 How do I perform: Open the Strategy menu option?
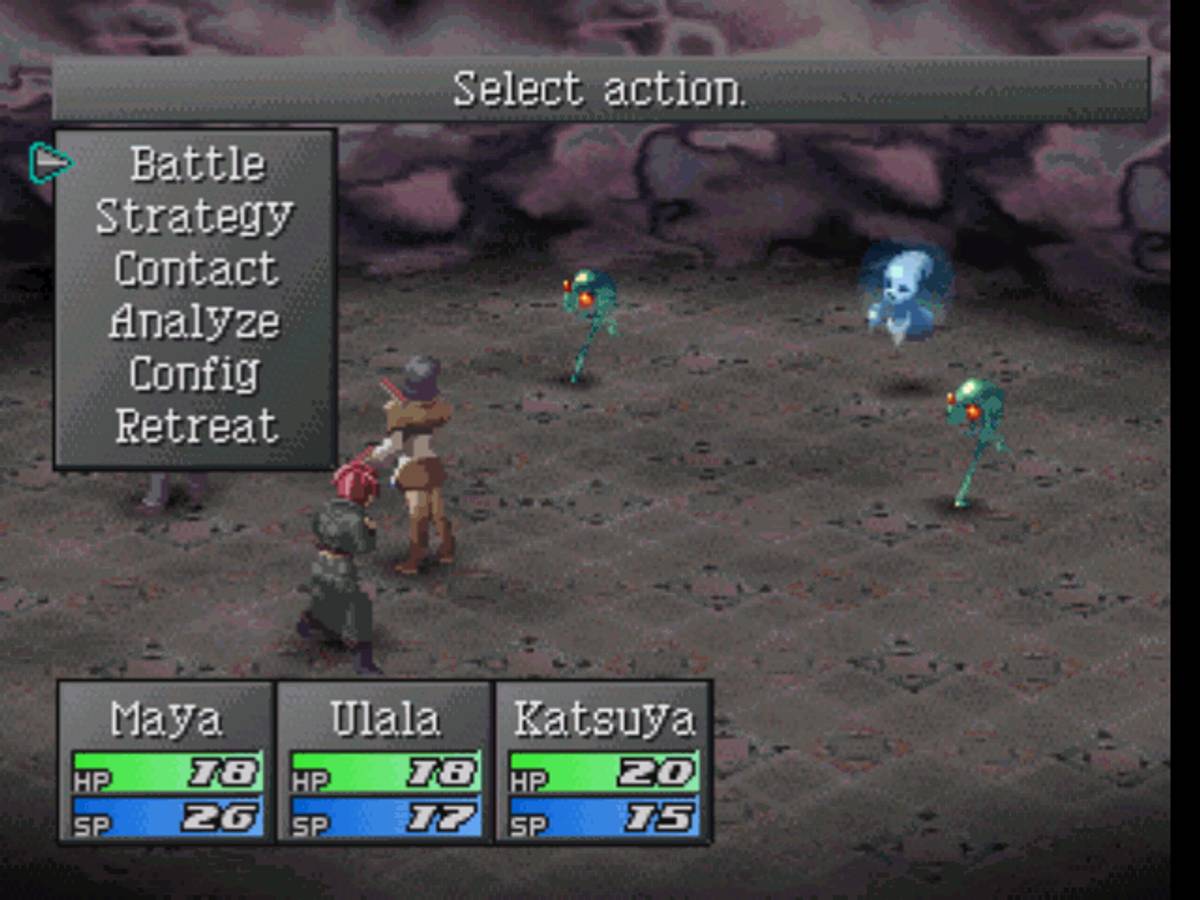[195, 217]
